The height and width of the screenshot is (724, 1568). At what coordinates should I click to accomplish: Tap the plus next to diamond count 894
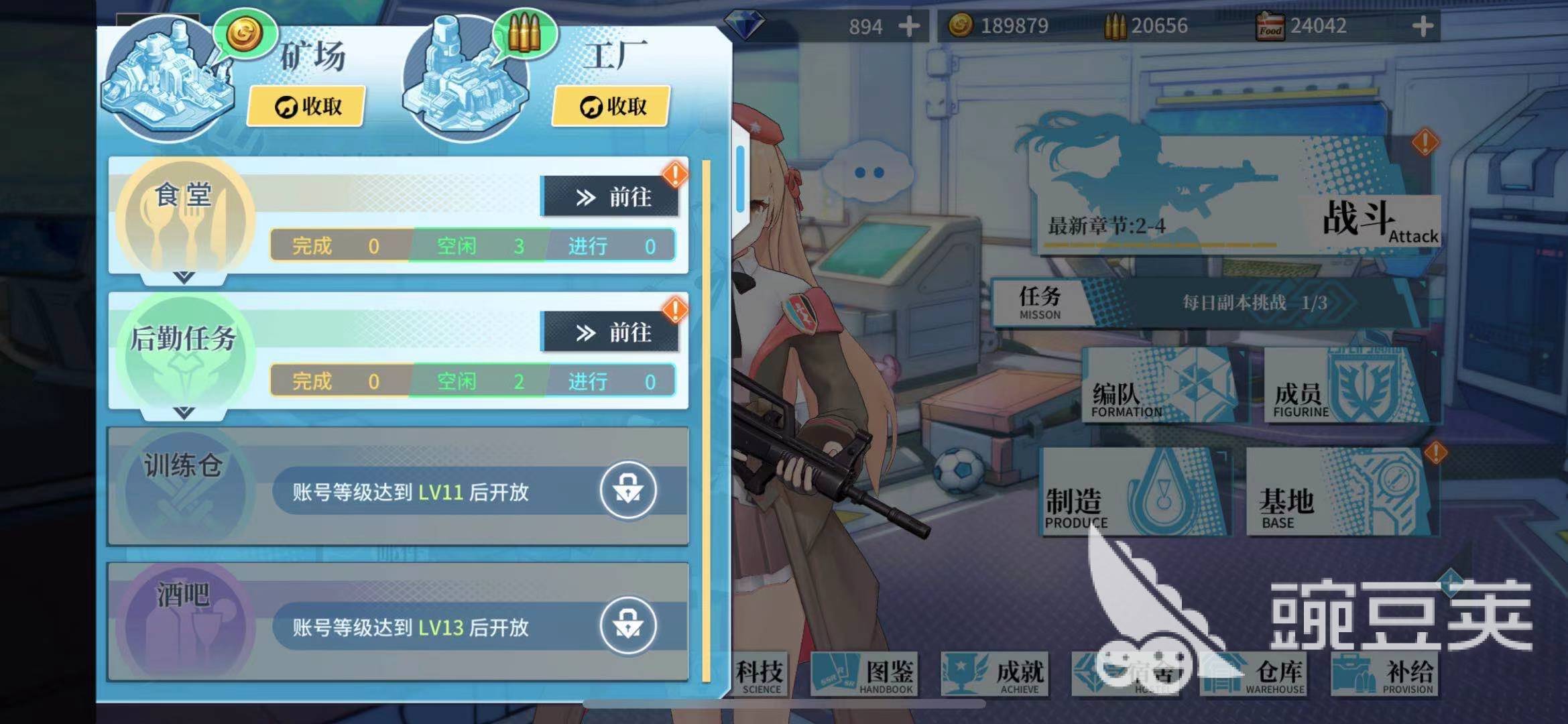pos(908,27)
